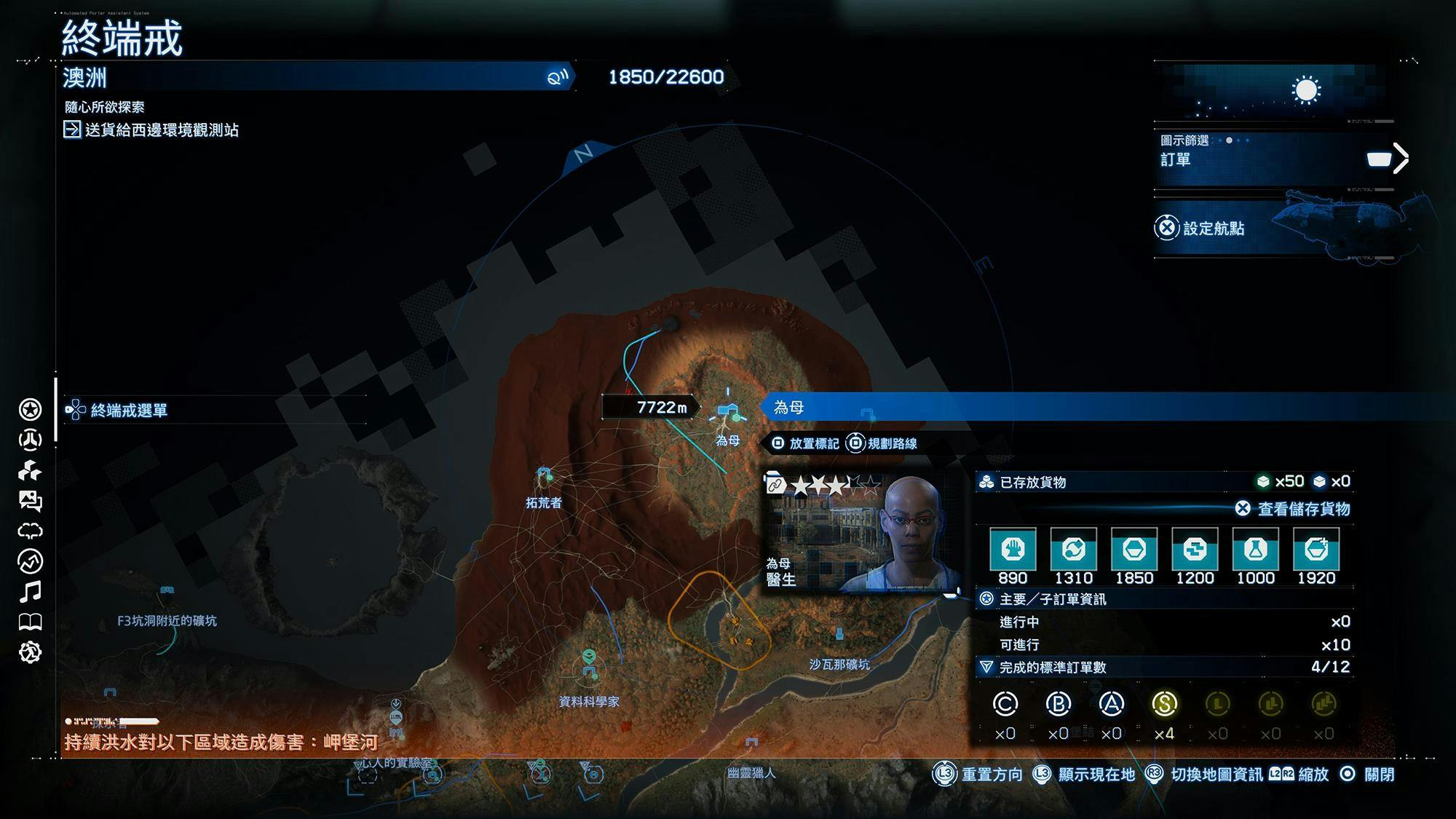1456x819 pixels.
Task: Open the 終端戒選單 menu entry
Action: 129,411
